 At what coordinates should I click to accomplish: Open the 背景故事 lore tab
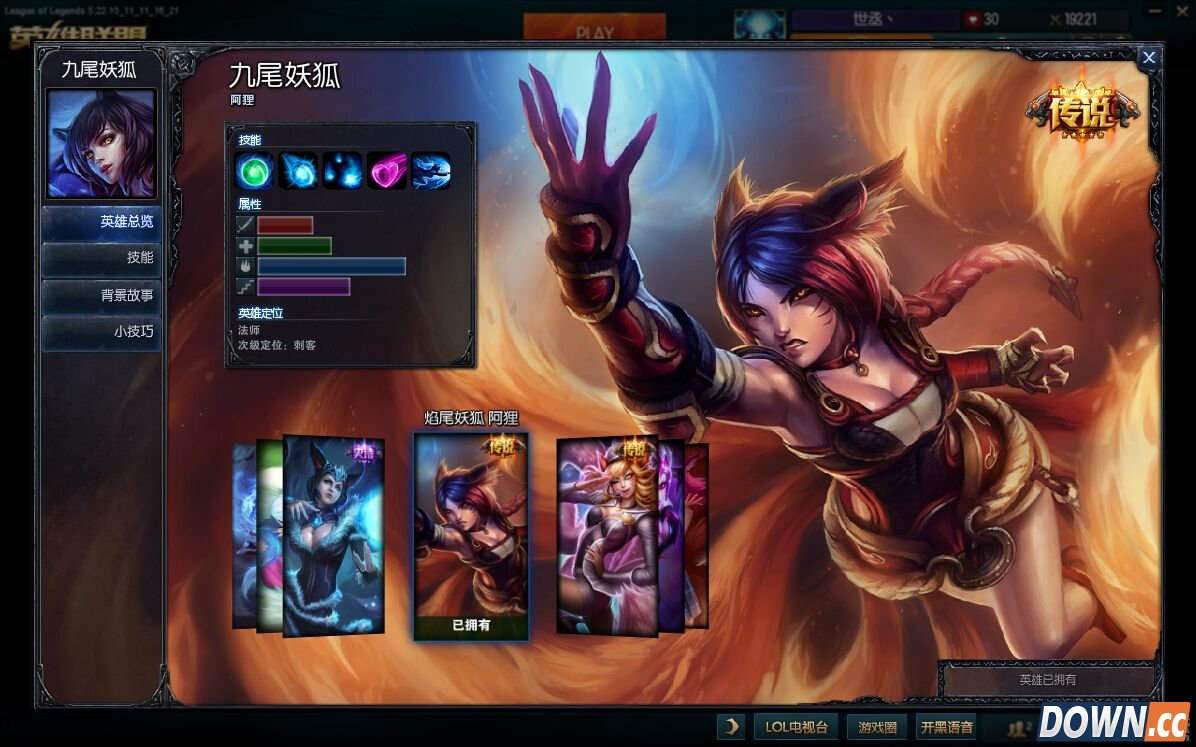click(102, 296)
